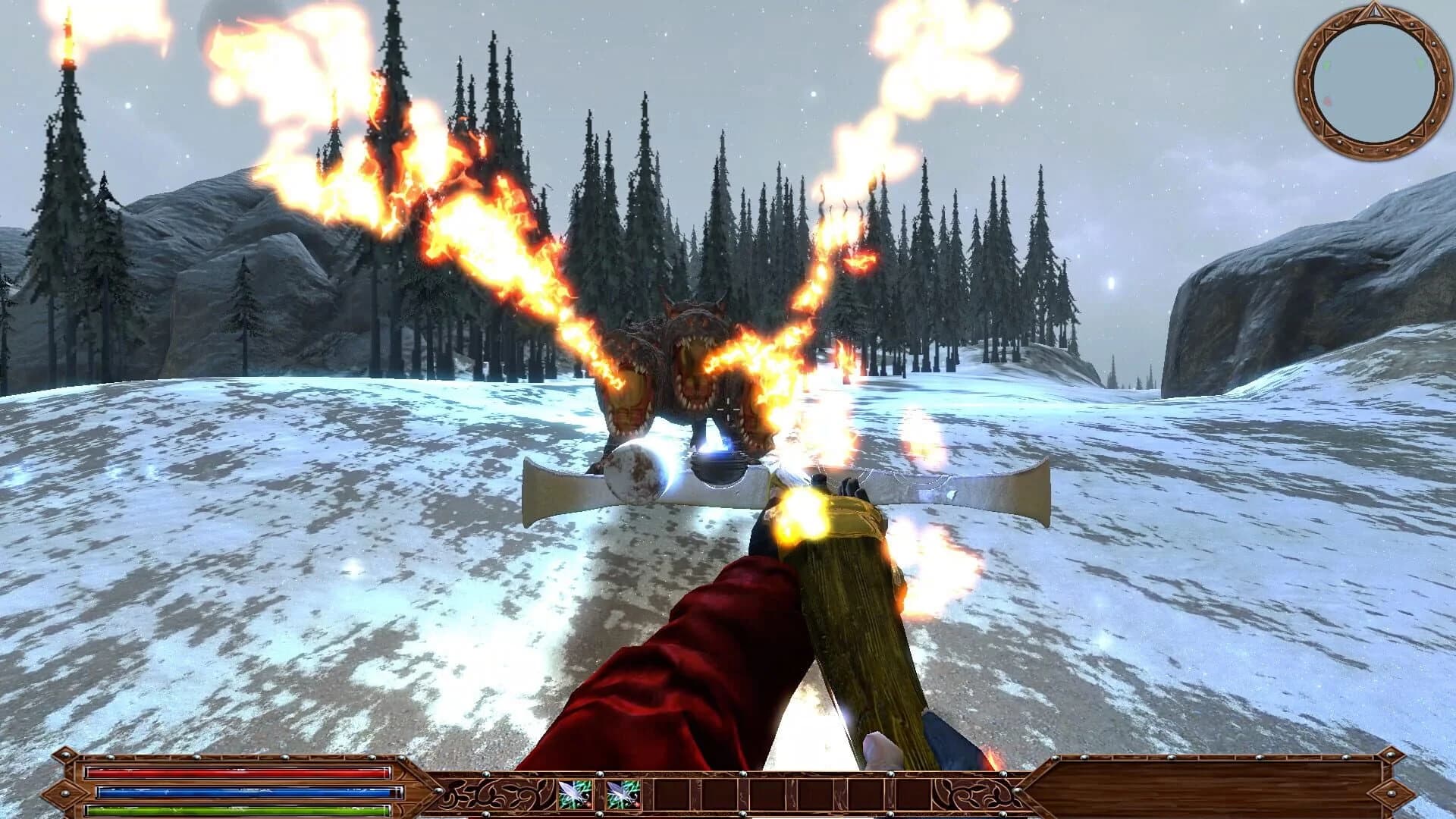Viewport: 1456px width, 819px height.
Task: Click the carved knot emblem right of hotbar
Action: point(974,793)
